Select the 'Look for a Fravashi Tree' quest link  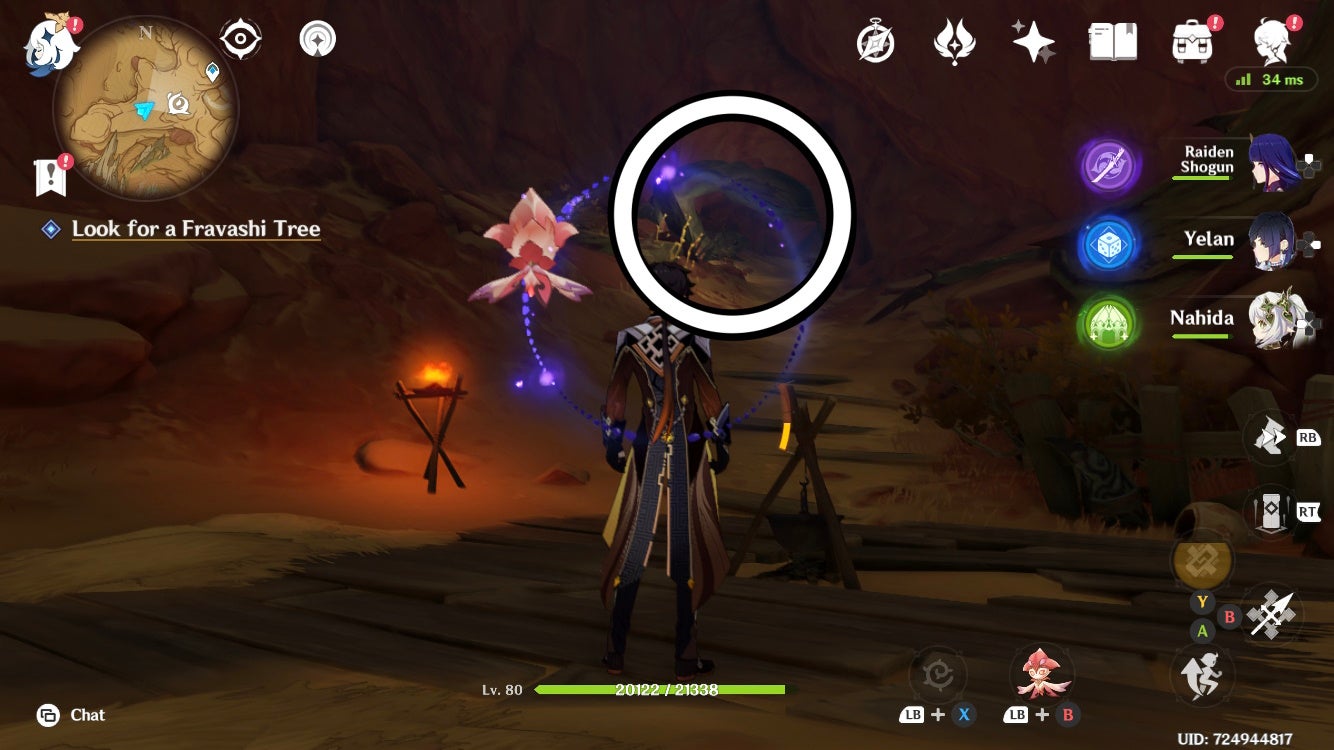pos(196,229)
